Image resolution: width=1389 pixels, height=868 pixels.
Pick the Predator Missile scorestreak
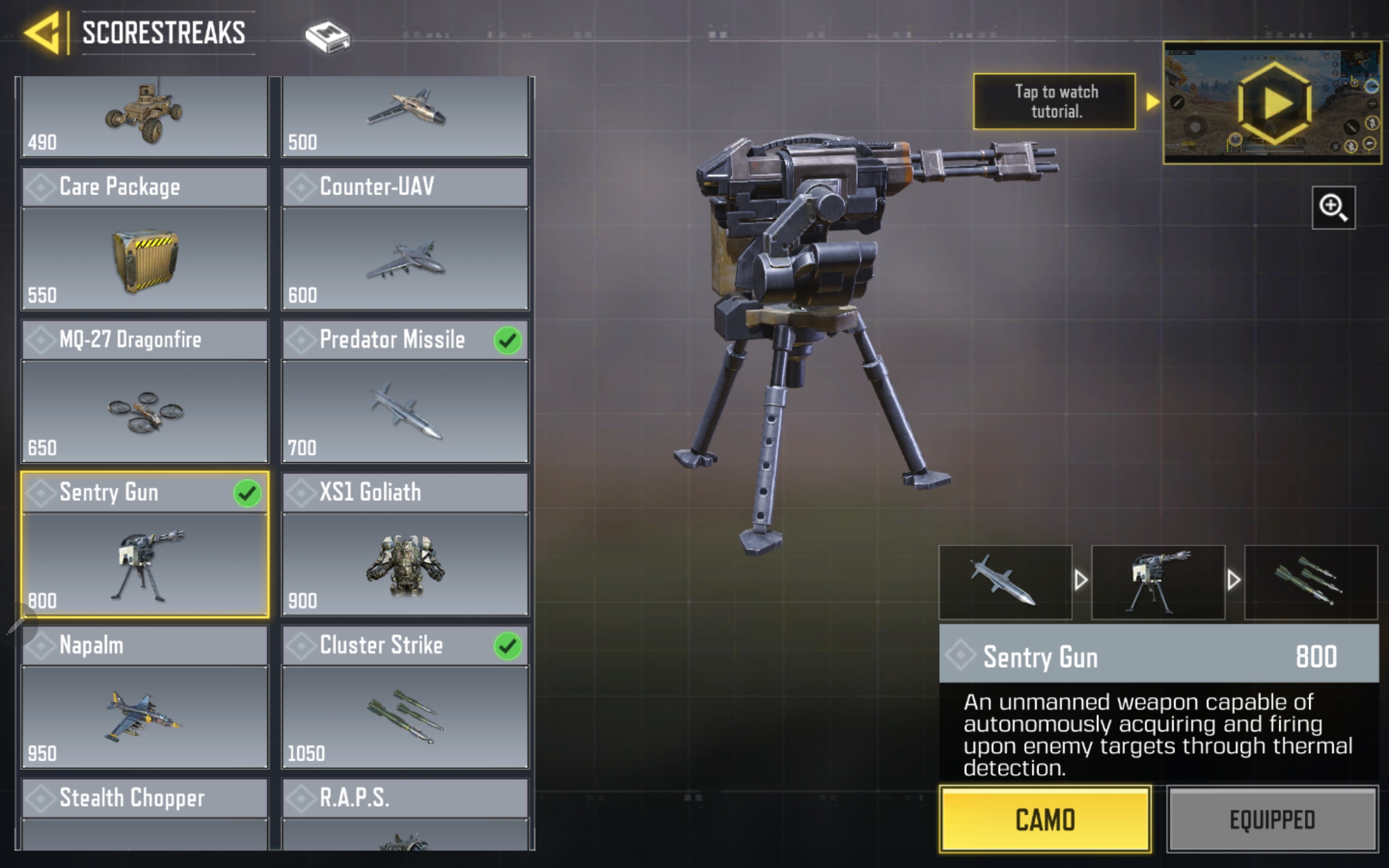(x=405, y=392)
